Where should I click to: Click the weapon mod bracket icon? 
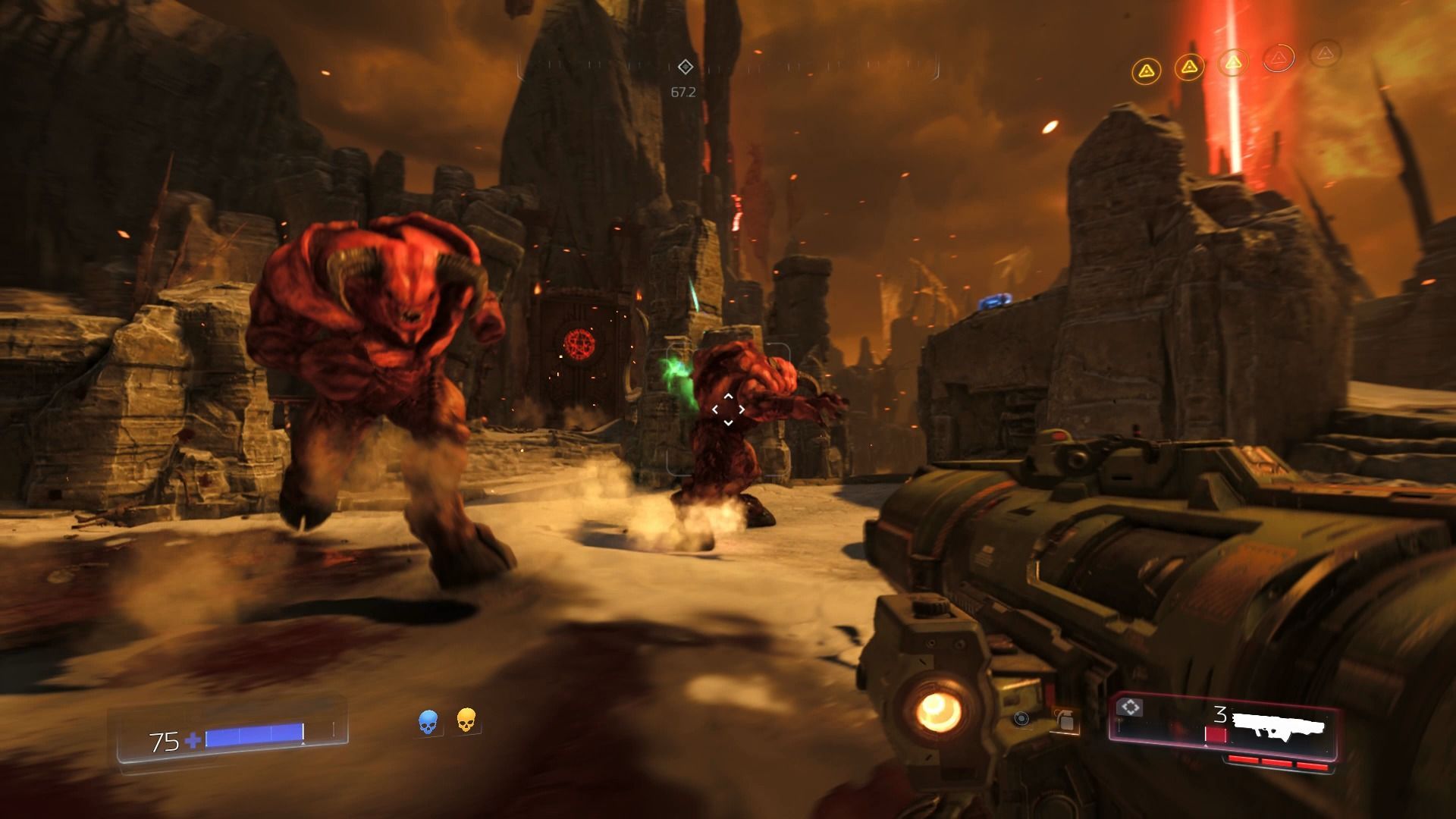[1130, 708]
